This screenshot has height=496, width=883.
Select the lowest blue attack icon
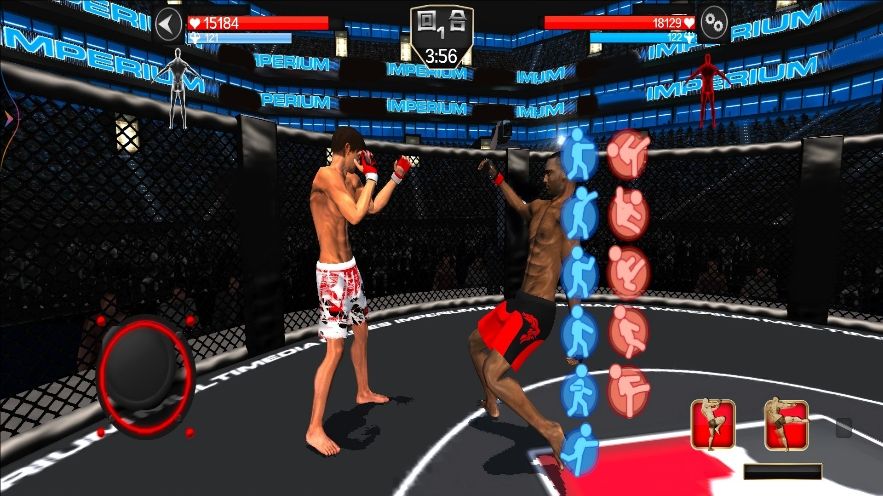click(x=578, y=448)
